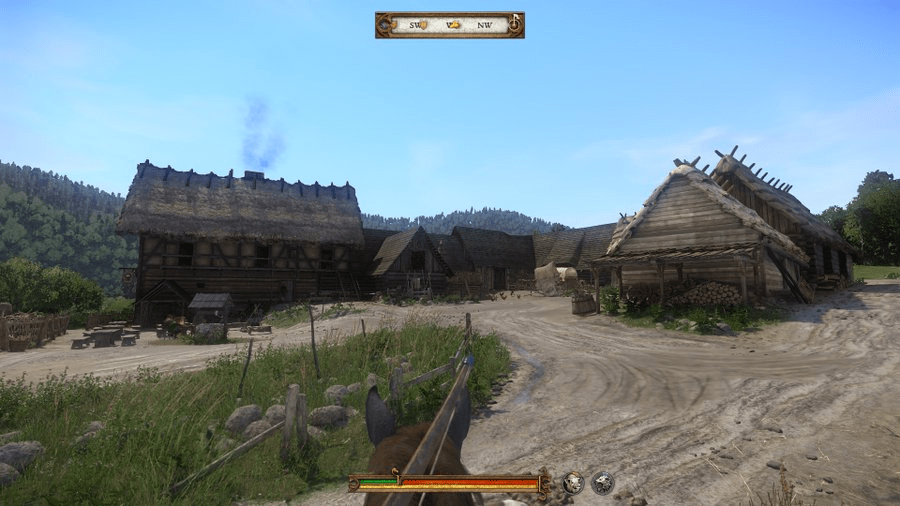This screenshot has height=506, width=900.
Task: Click the compass bar showing SW and NW
Action: pyautogui.click(x=450, y=25)
